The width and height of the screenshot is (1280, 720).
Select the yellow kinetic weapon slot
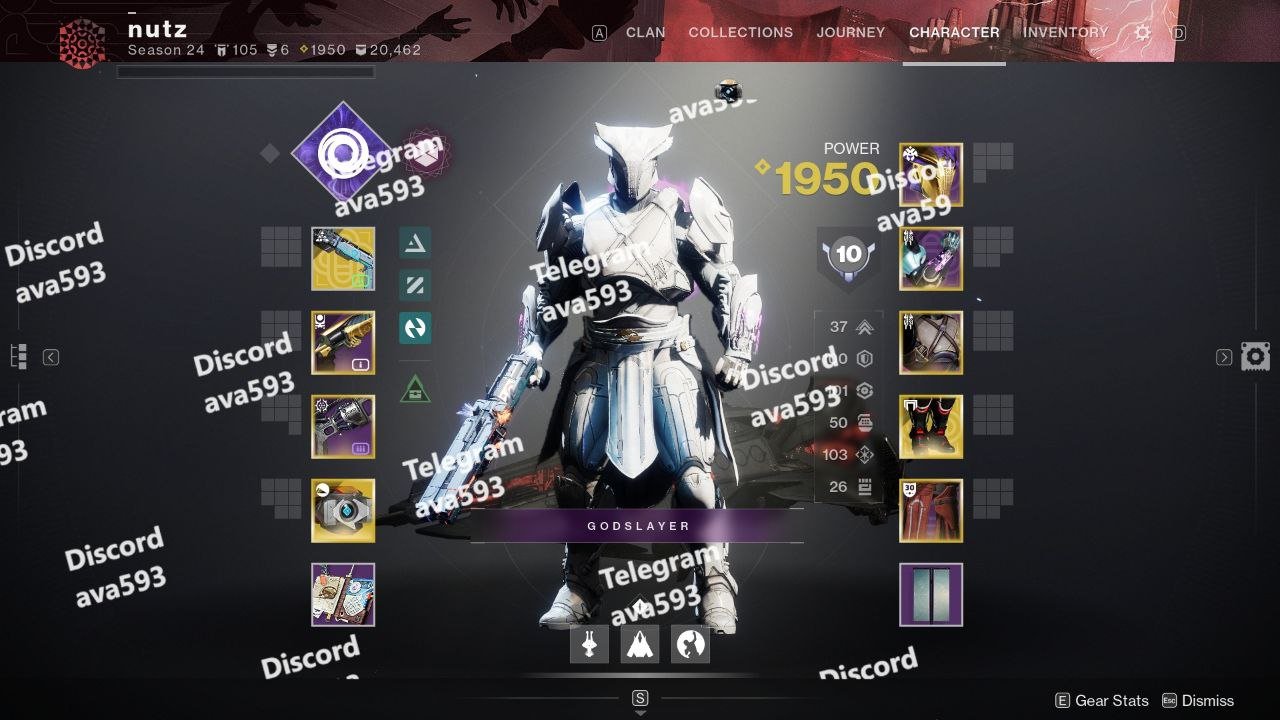coord(343,259)
